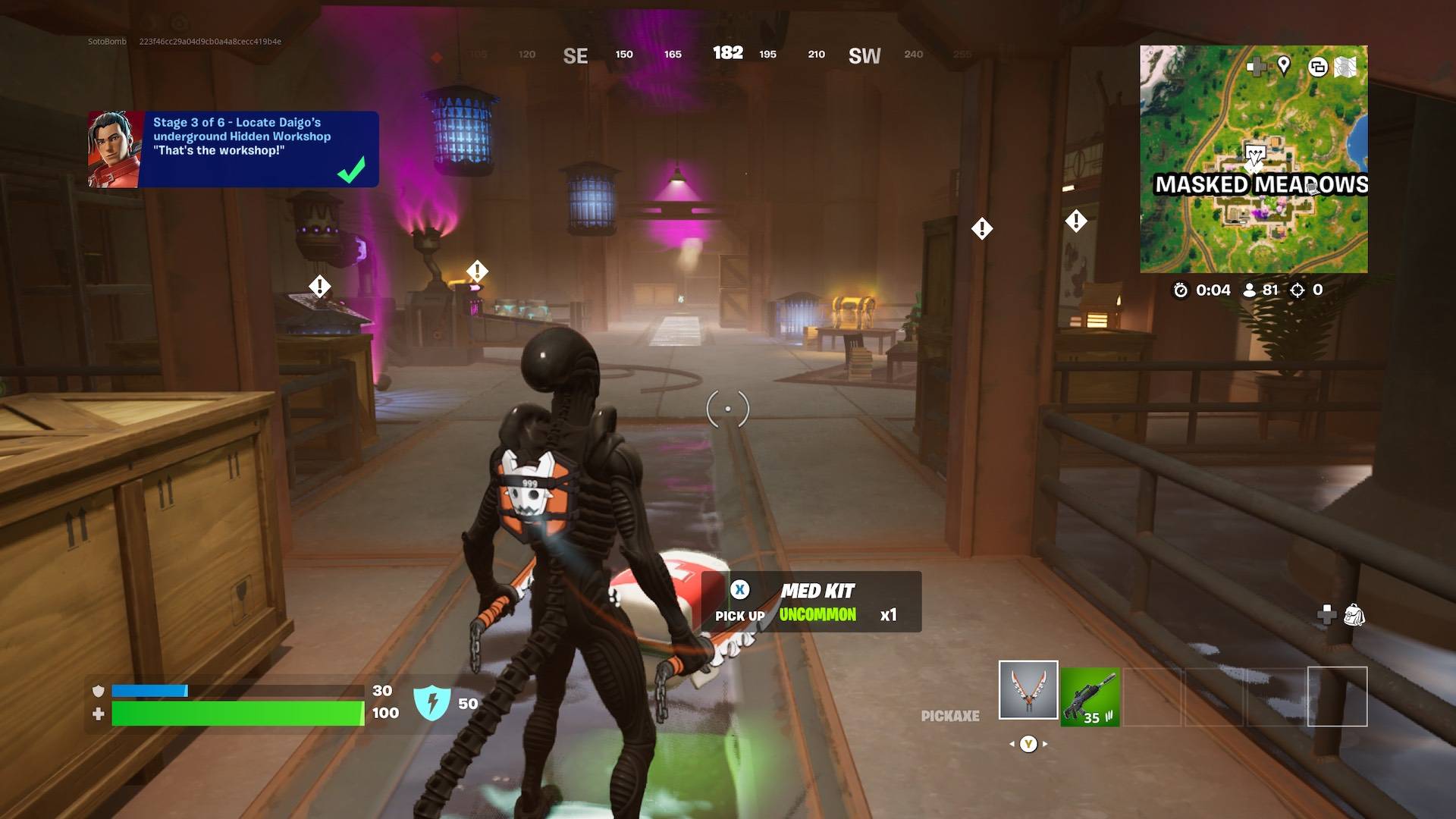Open Daigo's Hidden Workshop quest tracker
Image resolution: width=1456 pixels, height=819 pixels.
[x=234, y=149]
